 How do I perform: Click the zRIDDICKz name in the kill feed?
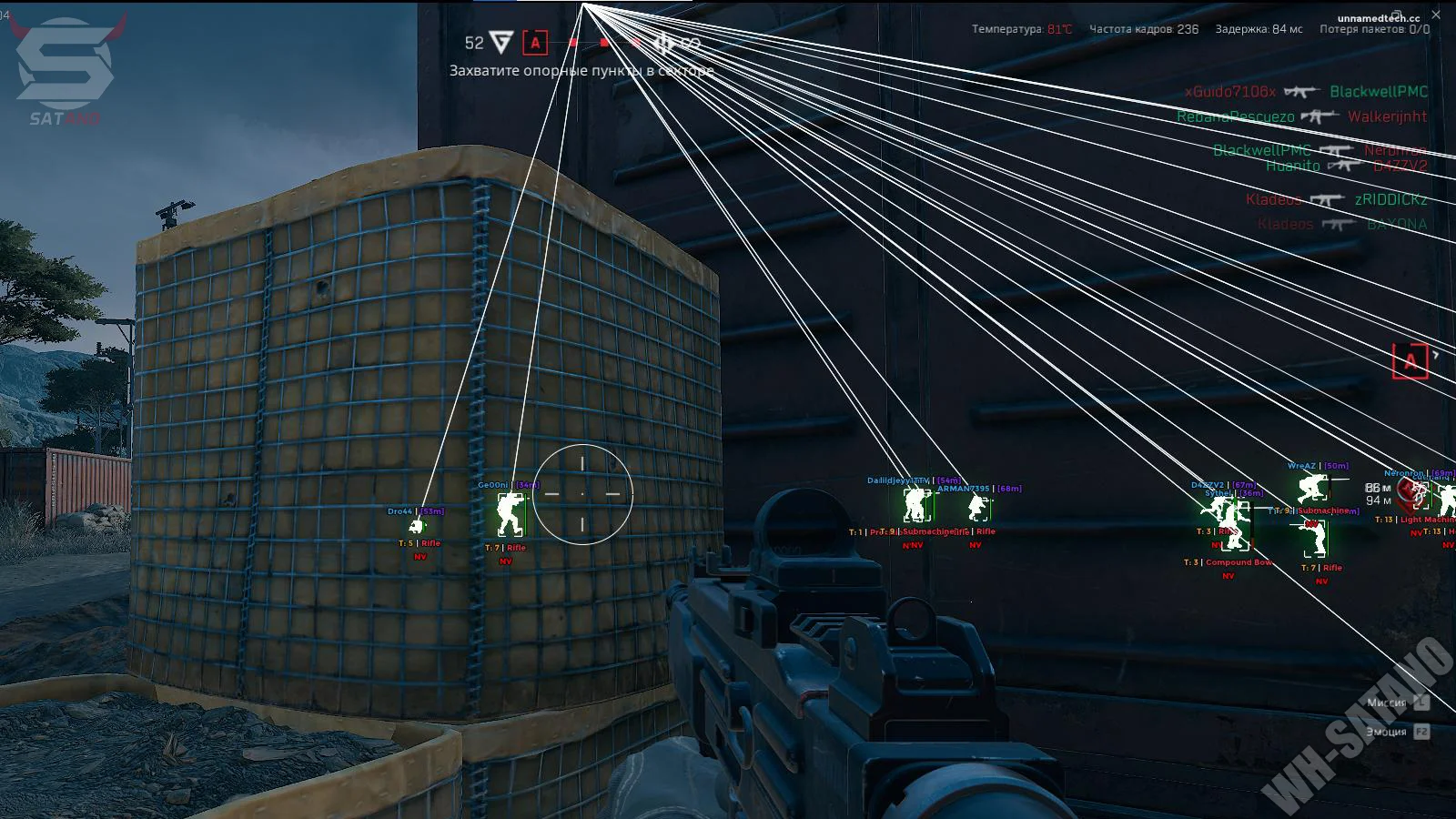point(1390,199)
